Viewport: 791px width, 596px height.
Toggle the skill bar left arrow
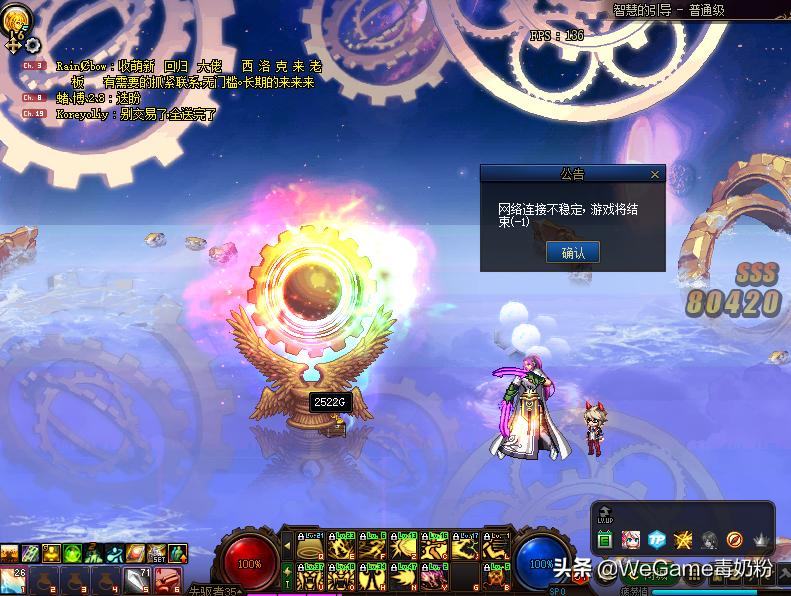[288, 545]
